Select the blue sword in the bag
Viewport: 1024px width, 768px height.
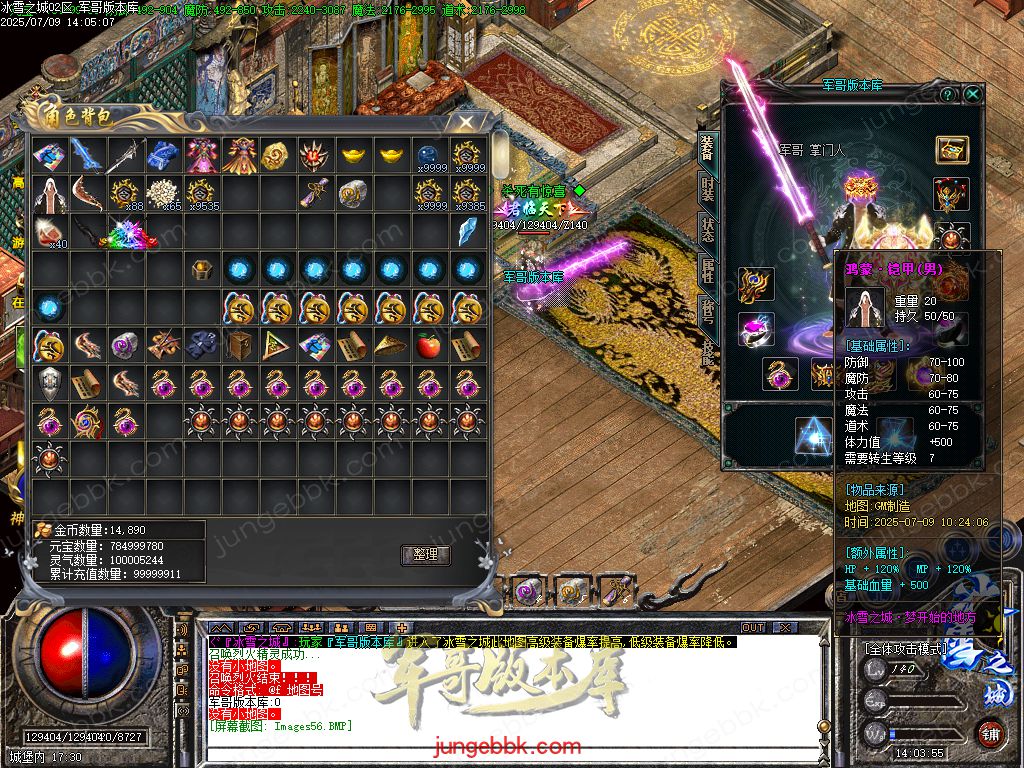[86, 155]
